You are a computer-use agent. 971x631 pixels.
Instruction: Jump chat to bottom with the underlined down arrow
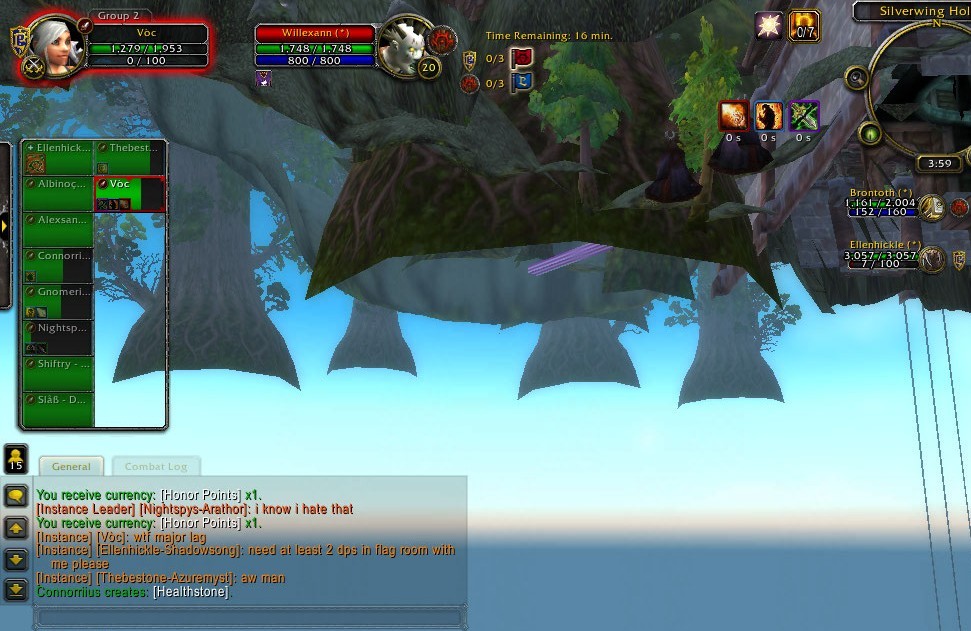(16, 590)
